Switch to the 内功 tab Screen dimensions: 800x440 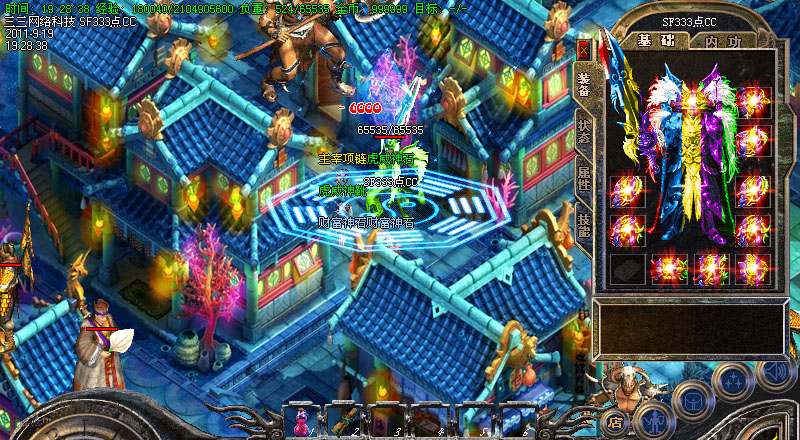(x=722, y=41)
